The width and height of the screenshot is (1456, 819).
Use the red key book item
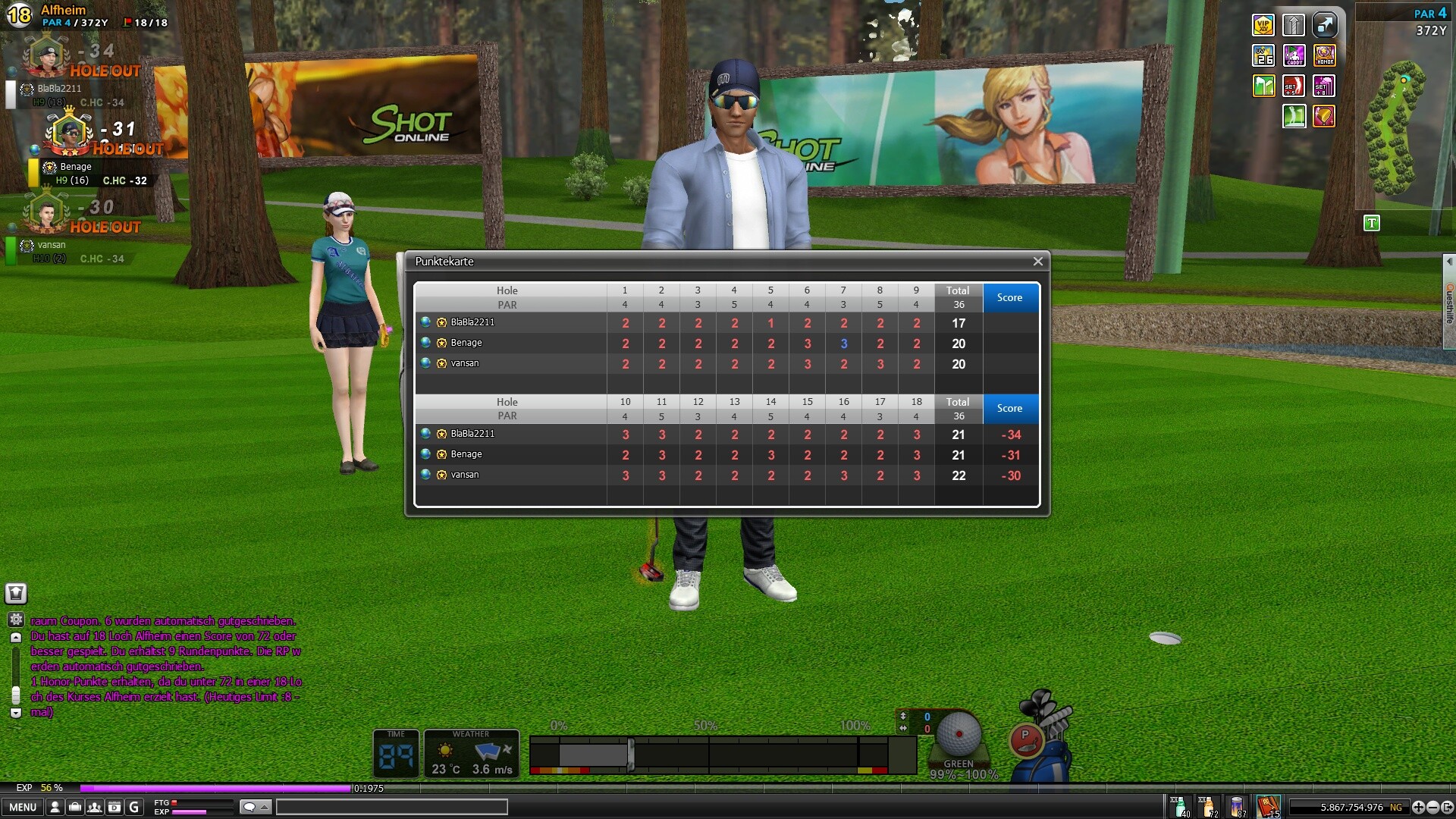(x=1268, y=806)
